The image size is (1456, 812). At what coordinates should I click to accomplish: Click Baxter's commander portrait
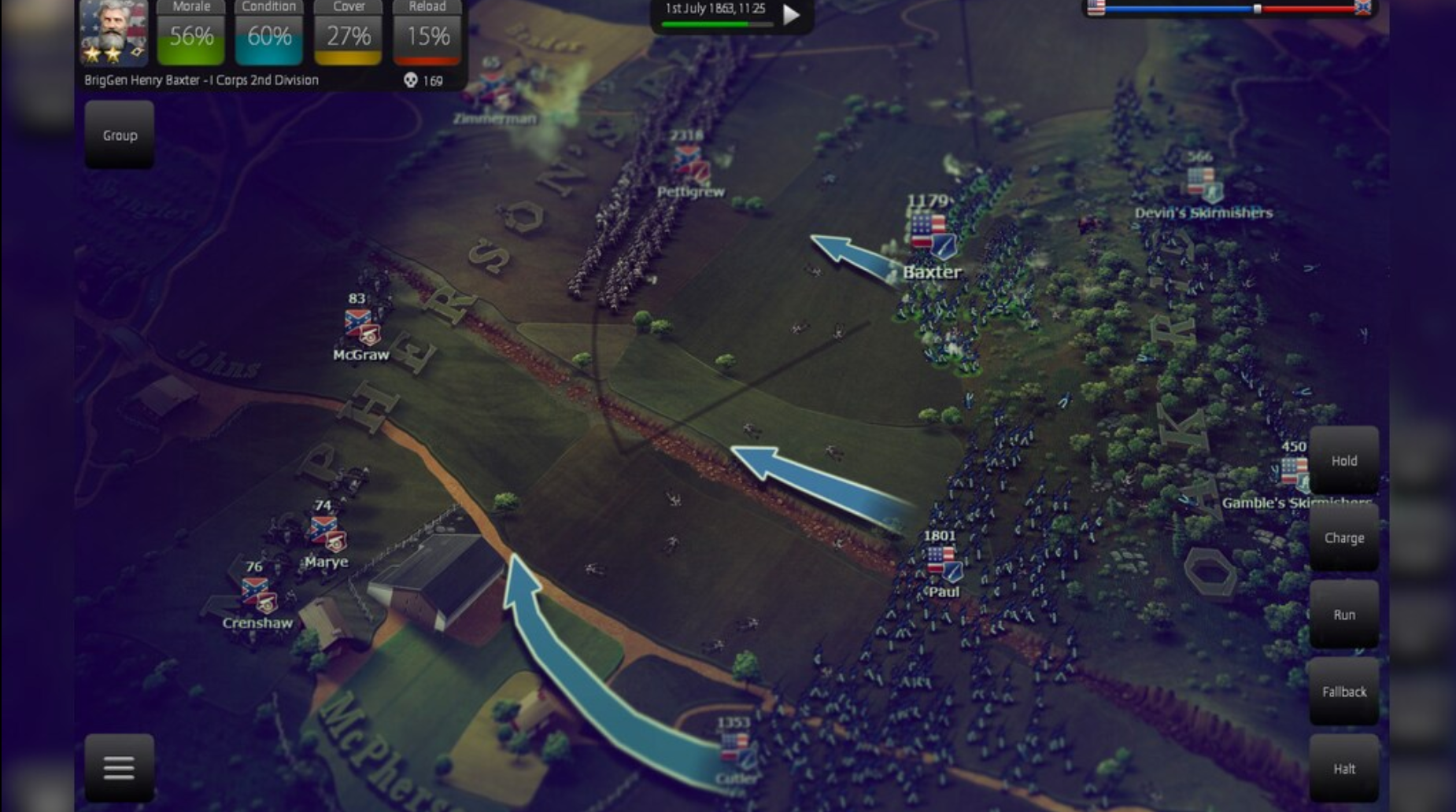click(115, 34)
